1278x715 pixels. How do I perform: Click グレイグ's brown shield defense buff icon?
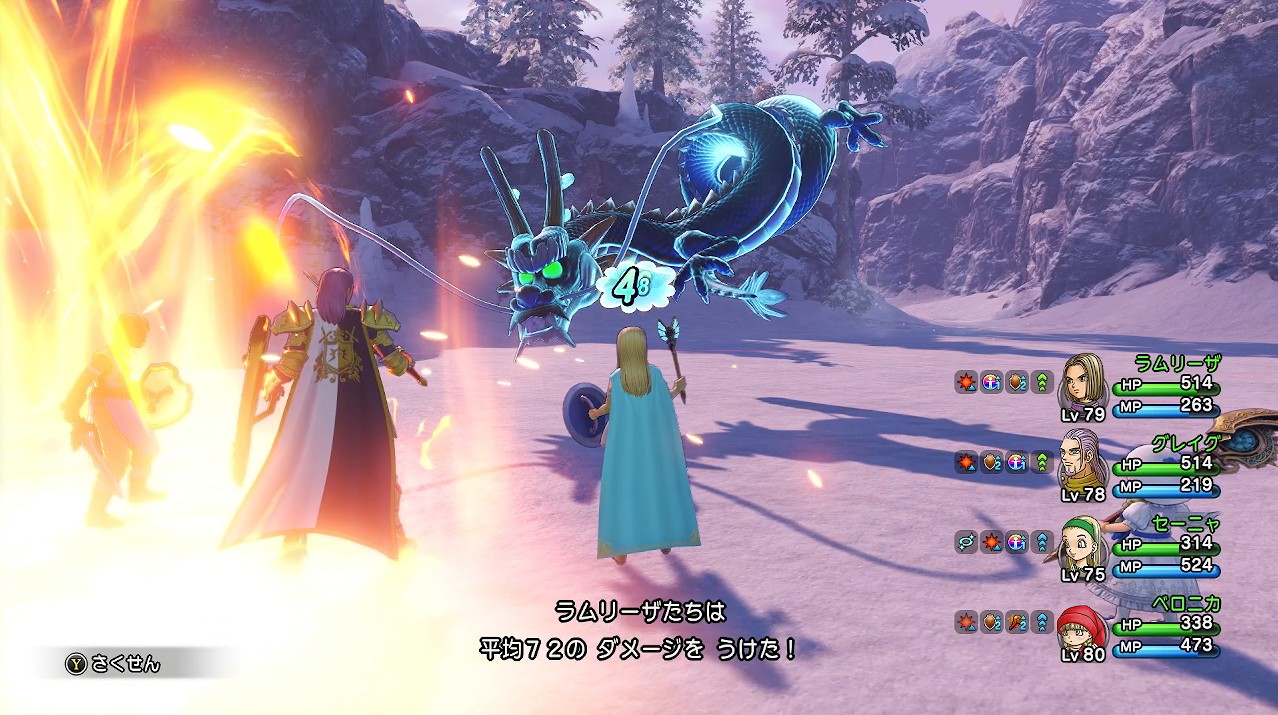point(991,461)
